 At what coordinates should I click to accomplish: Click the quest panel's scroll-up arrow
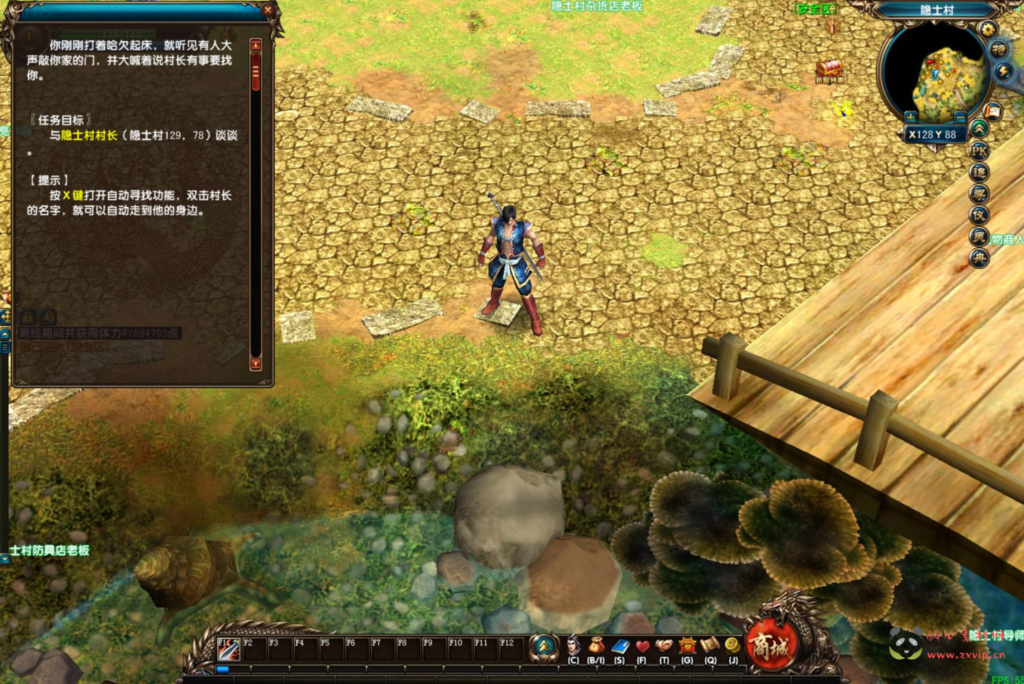click(255, 45)
